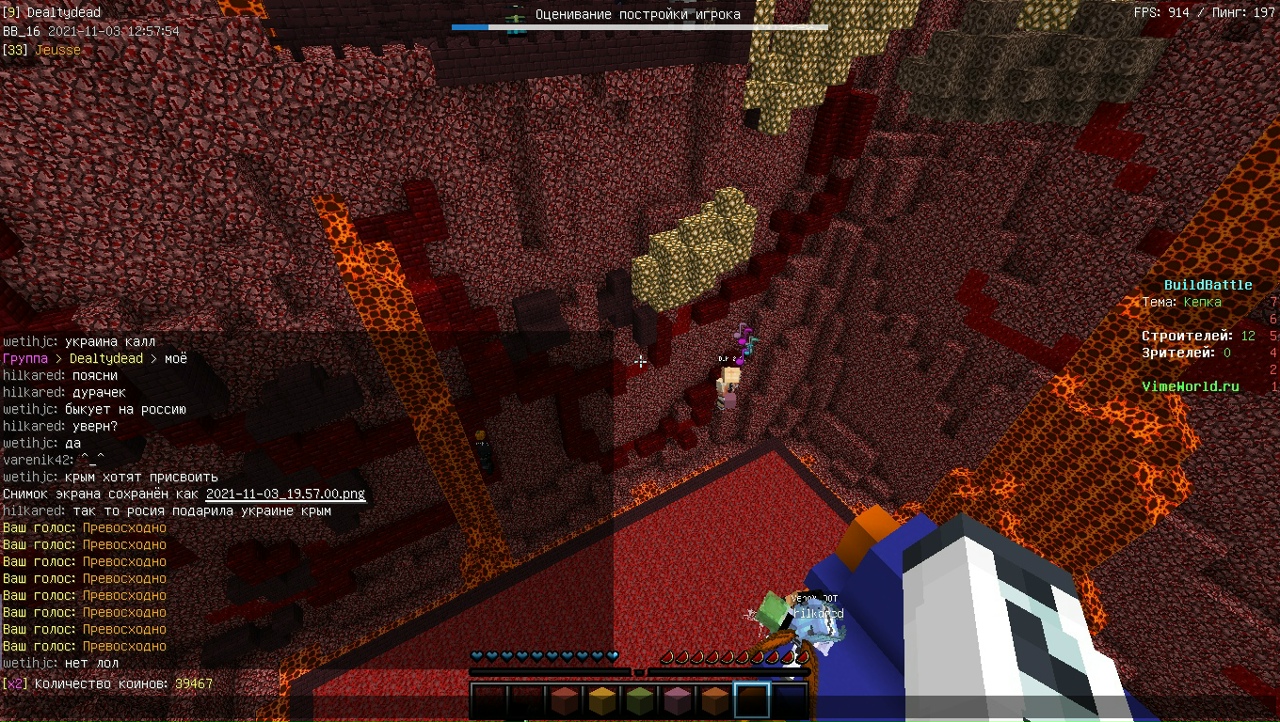Open the saved screenshot link in chat
Viewport: 1280px width, 722px height.
(x=285, y=494)
